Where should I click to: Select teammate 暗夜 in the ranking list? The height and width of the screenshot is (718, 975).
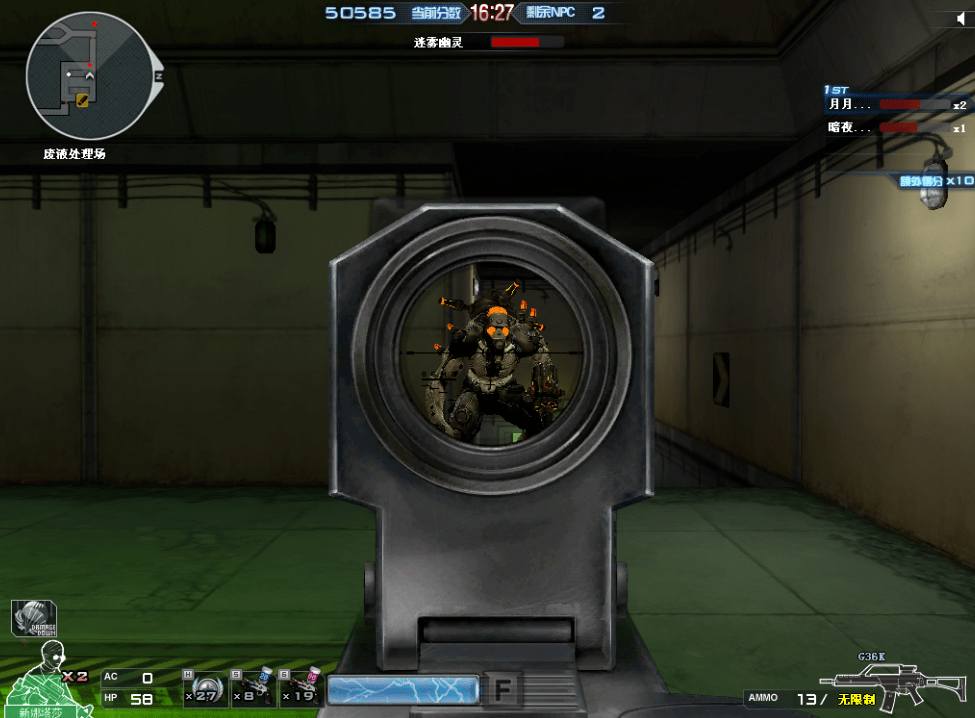pyautogui.click(x=850, y=128)
